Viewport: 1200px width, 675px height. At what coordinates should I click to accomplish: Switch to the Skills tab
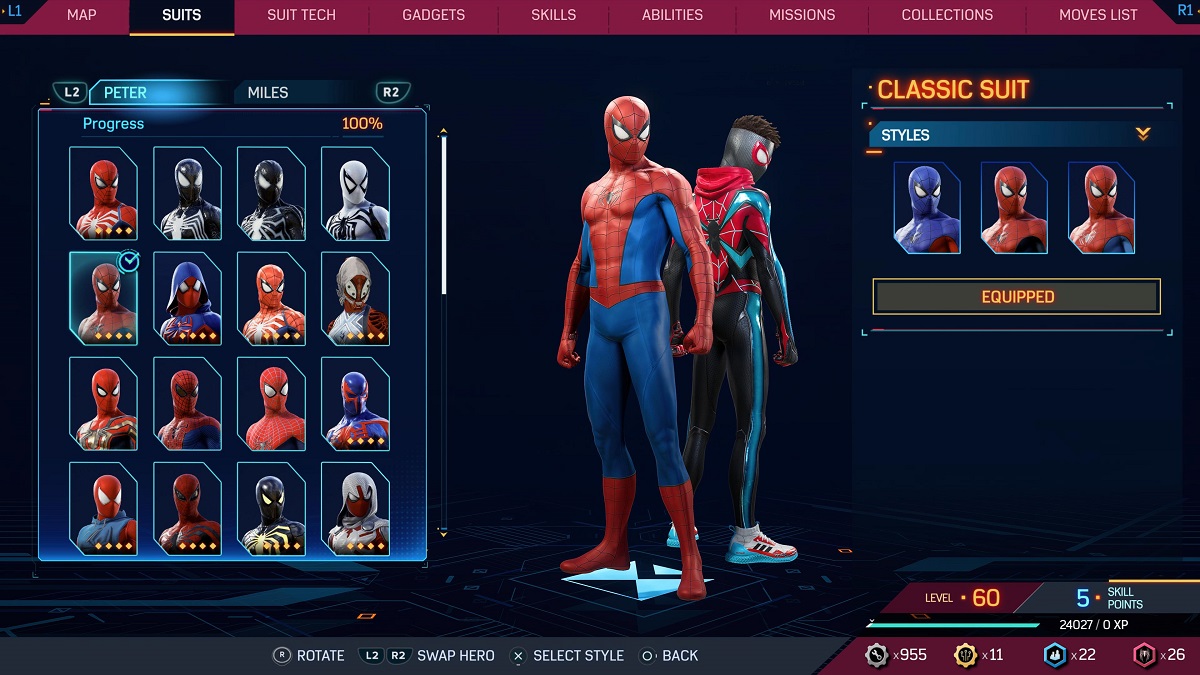coord(553,15)
